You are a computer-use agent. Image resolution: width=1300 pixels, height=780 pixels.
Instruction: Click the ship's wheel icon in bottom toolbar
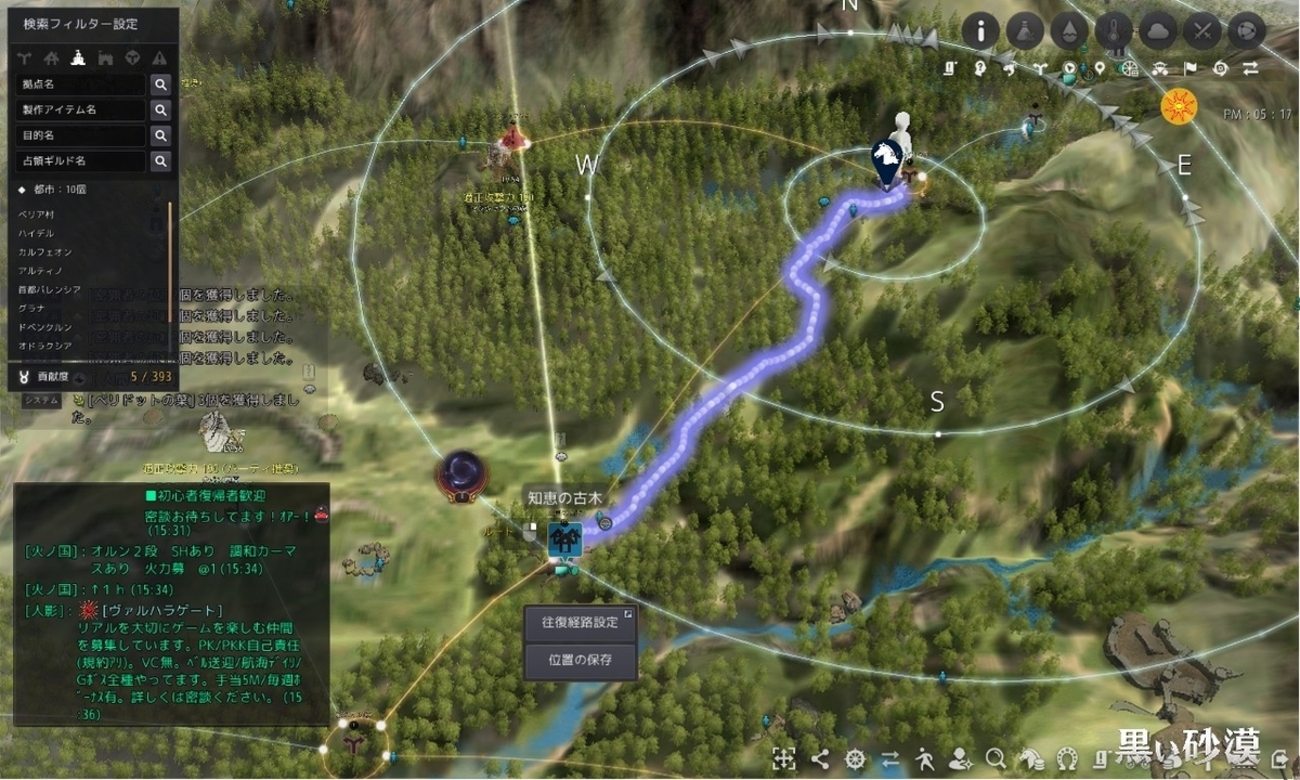854,757
